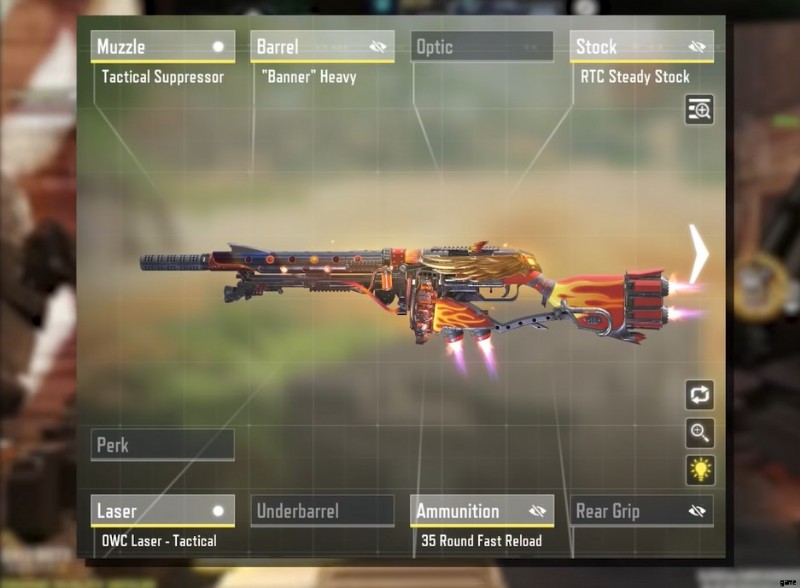Image resolution: width=800 pixels, height=588 pixels.
Task: Select the empty Perk slot
Action: point(162,445)
